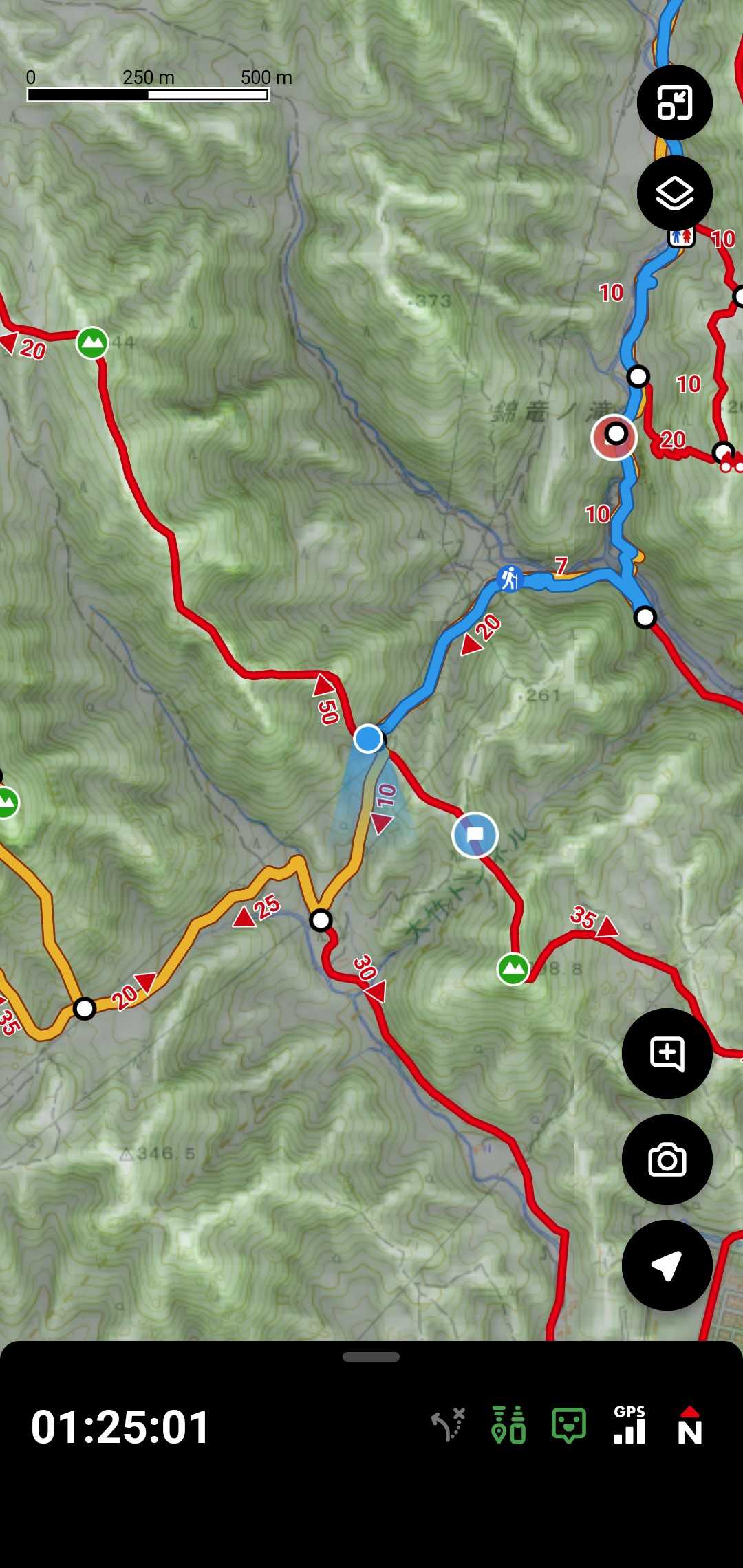Screen dimensions: 743x1568
Task: Center map using the location arrow button
Action: (667, 1265)
